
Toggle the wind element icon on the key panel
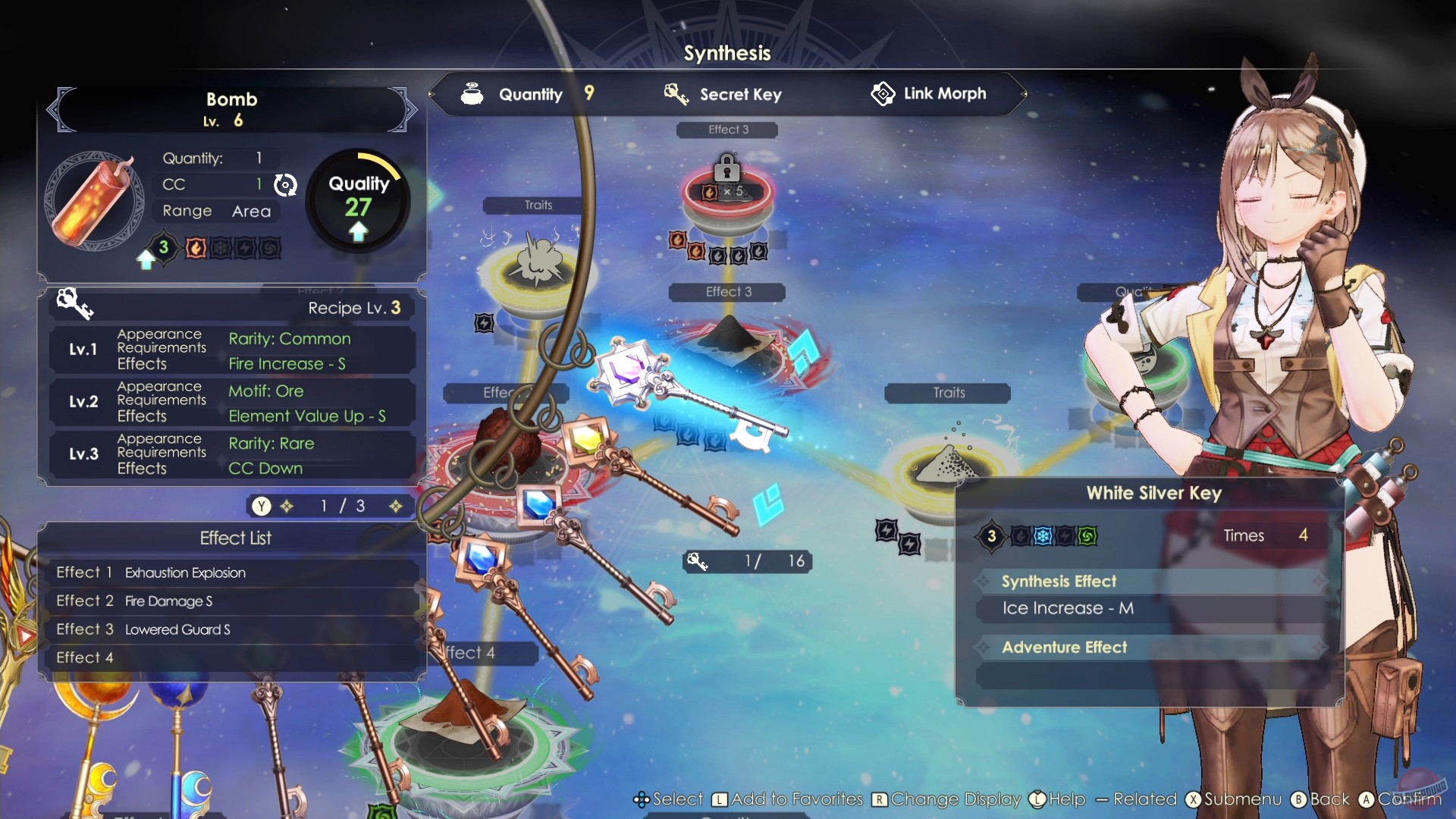coord(1086,536)
